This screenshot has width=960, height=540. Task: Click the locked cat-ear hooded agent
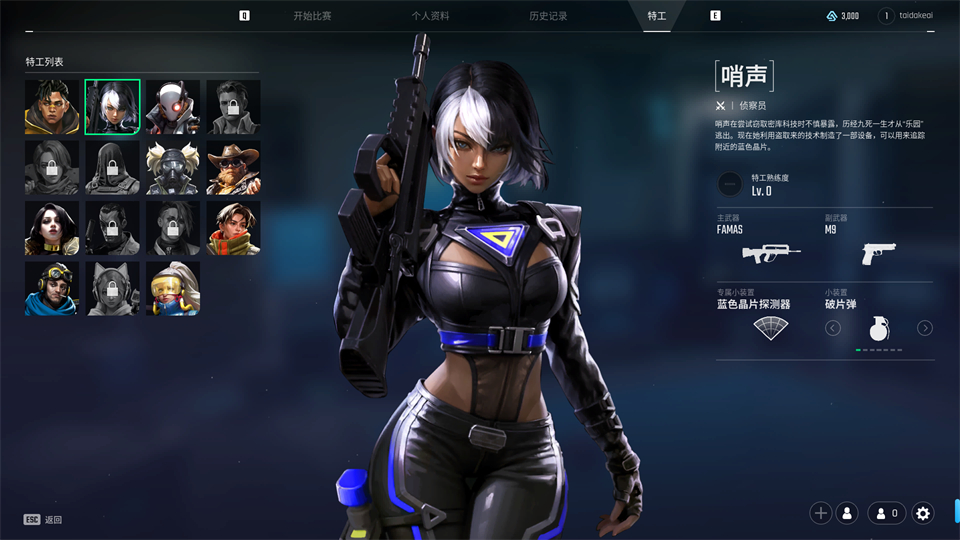coord(112,288)
